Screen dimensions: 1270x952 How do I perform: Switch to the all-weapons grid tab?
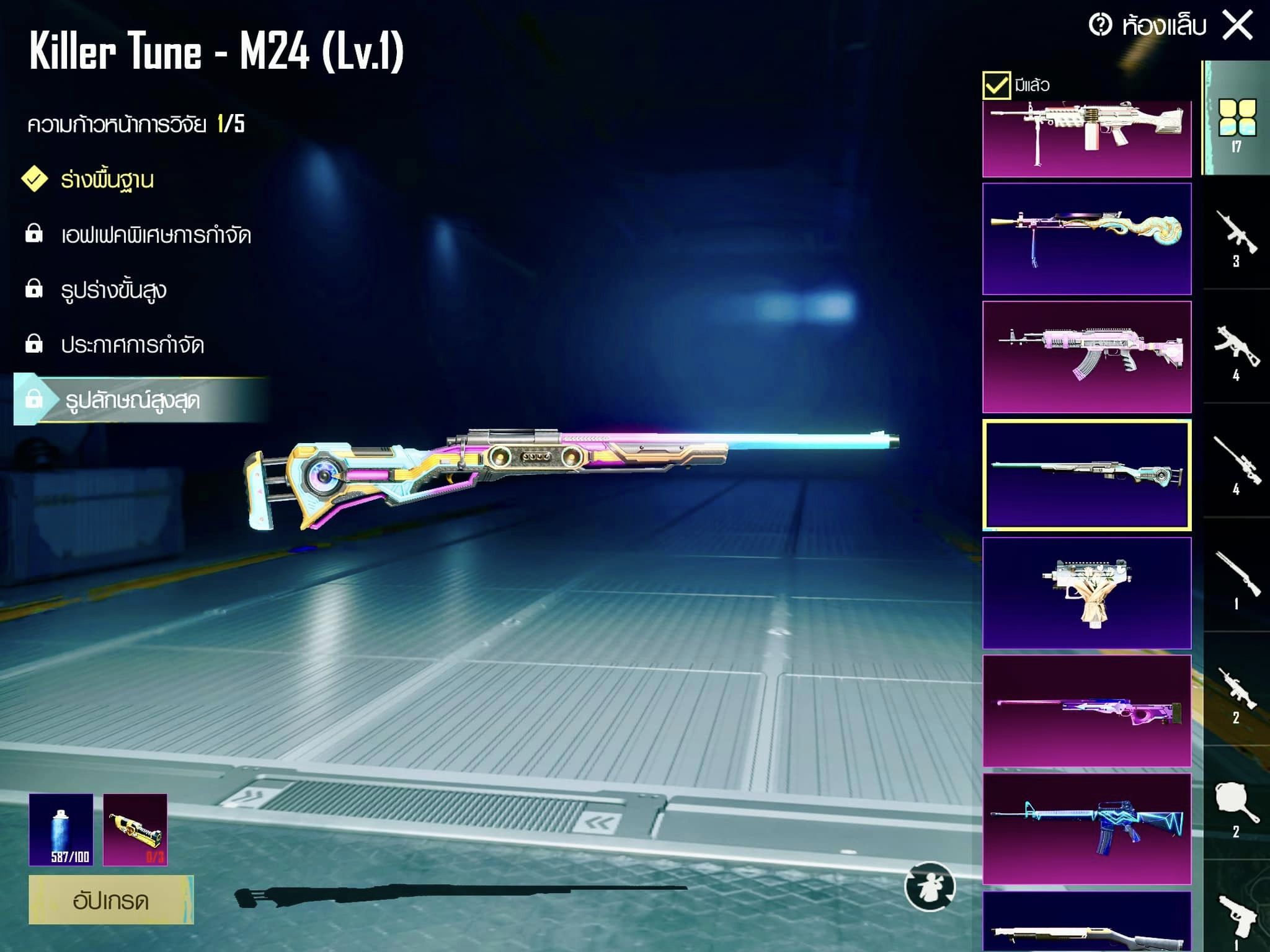pyautogui.click(x=1237, y=121)
